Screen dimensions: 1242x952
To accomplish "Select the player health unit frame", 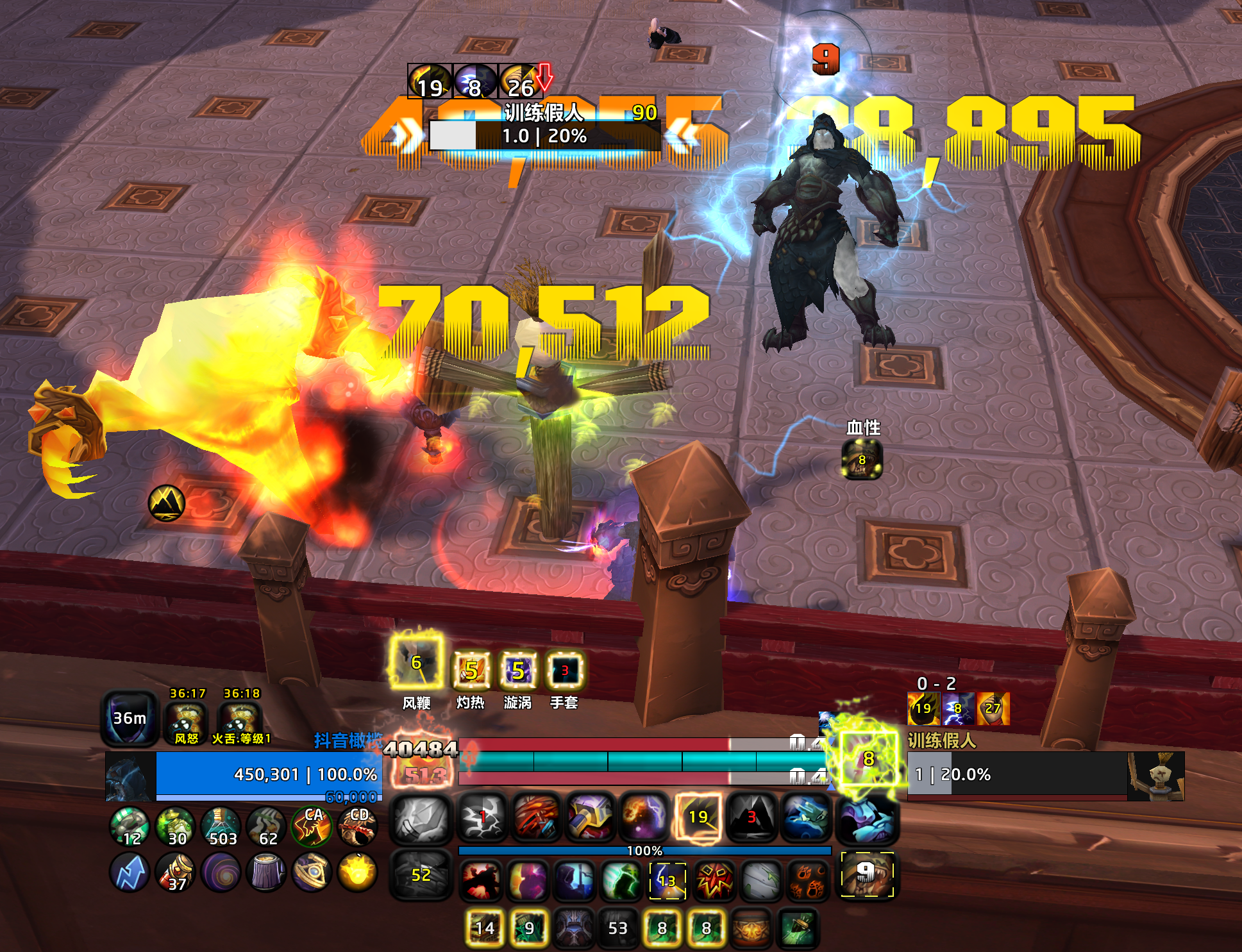I will click(x=269, y=775).
